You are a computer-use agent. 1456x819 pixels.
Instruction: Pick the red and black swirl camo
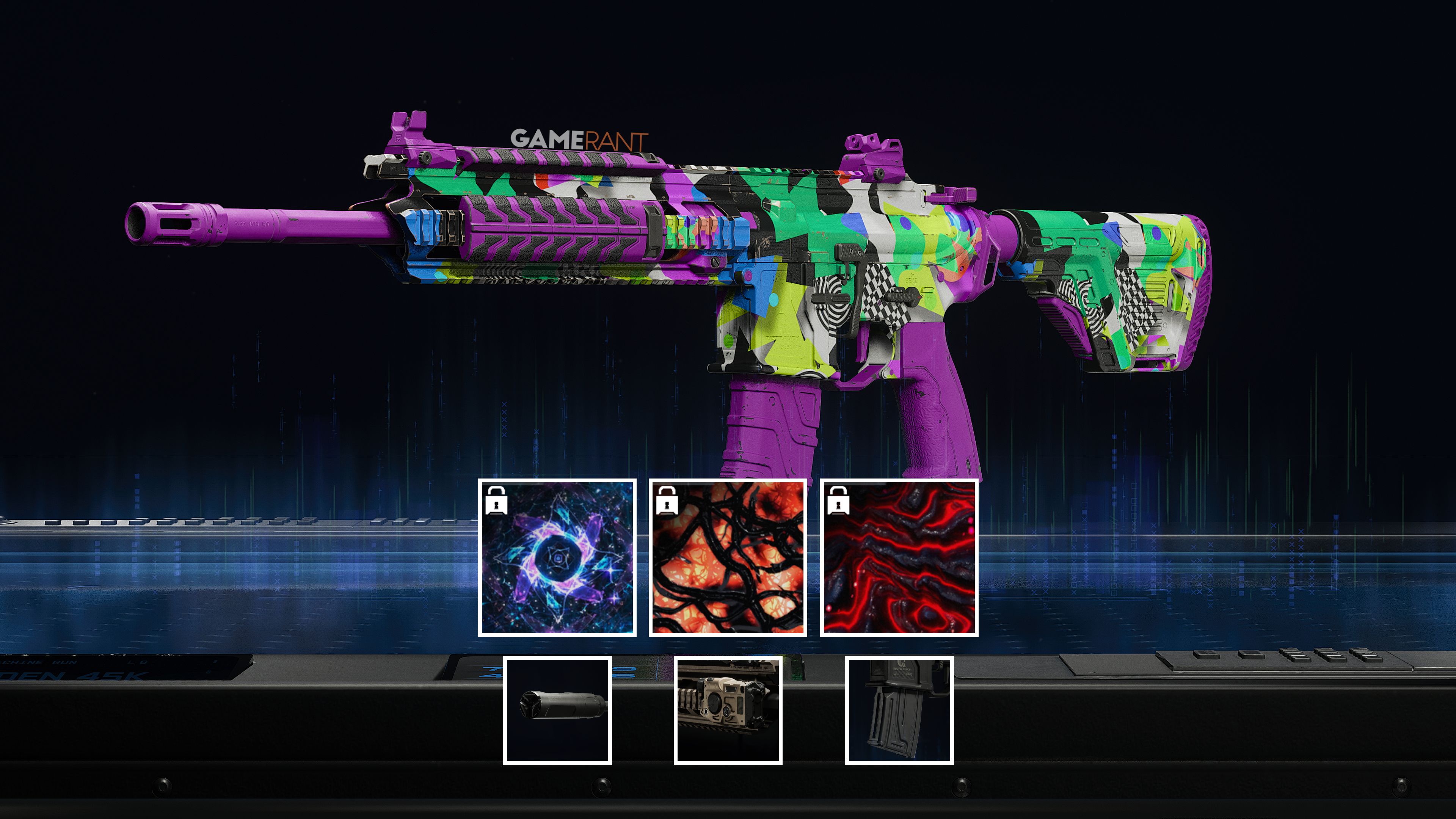pyautogui.click(x=899, y=557)
